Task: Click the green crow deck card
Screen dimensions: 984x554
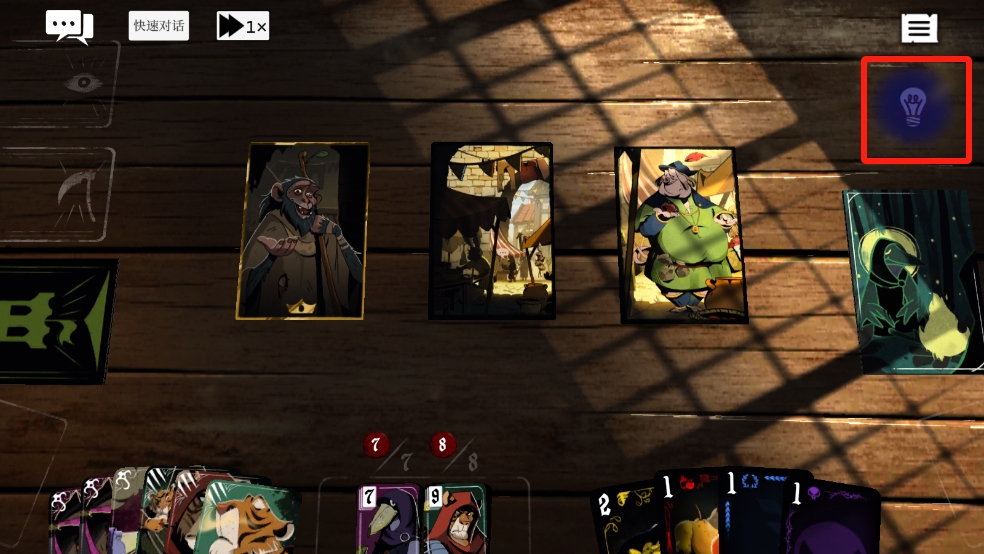Action: [x=912, y=282]
